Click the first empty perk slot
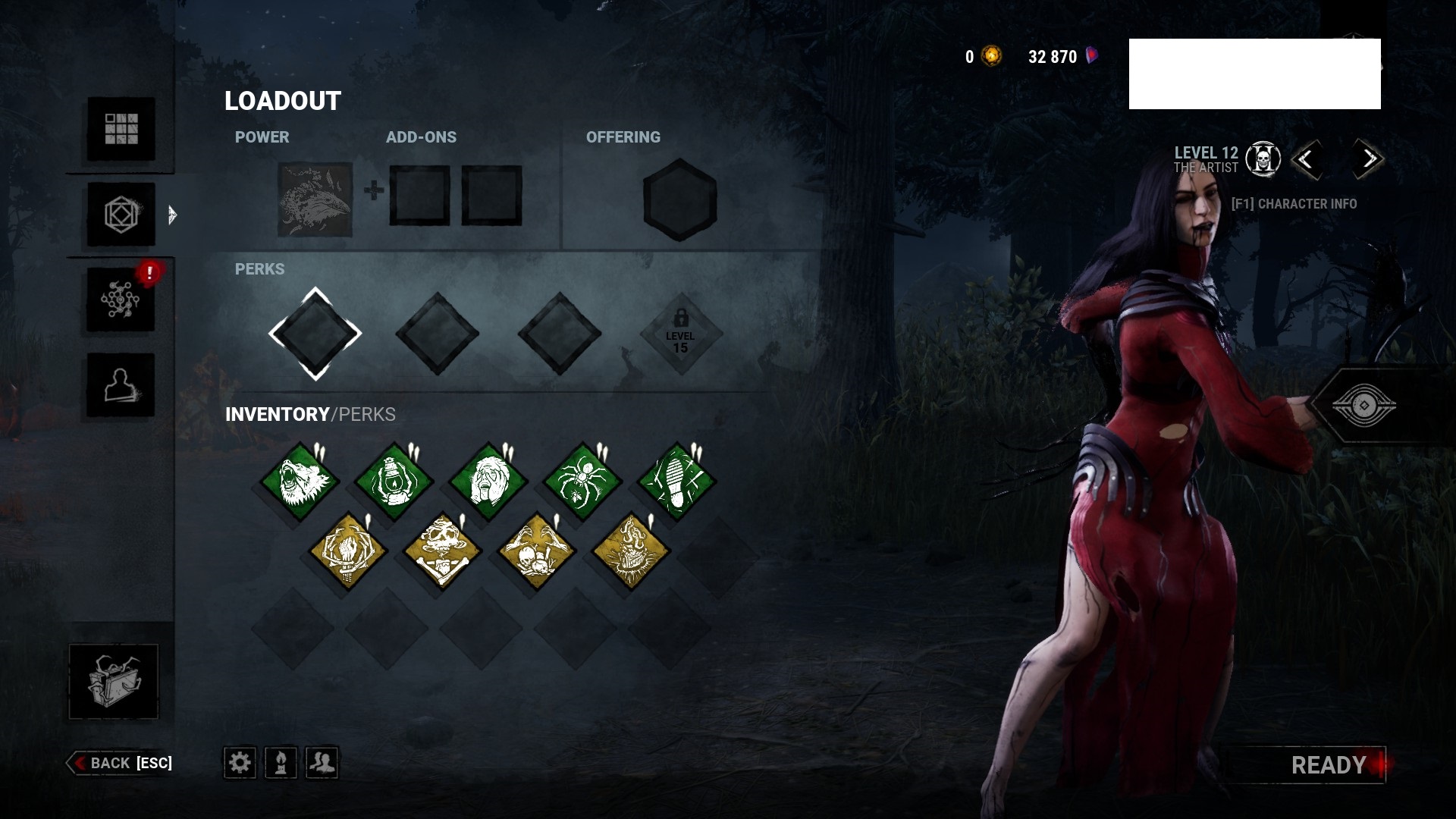 coord(314,332)
